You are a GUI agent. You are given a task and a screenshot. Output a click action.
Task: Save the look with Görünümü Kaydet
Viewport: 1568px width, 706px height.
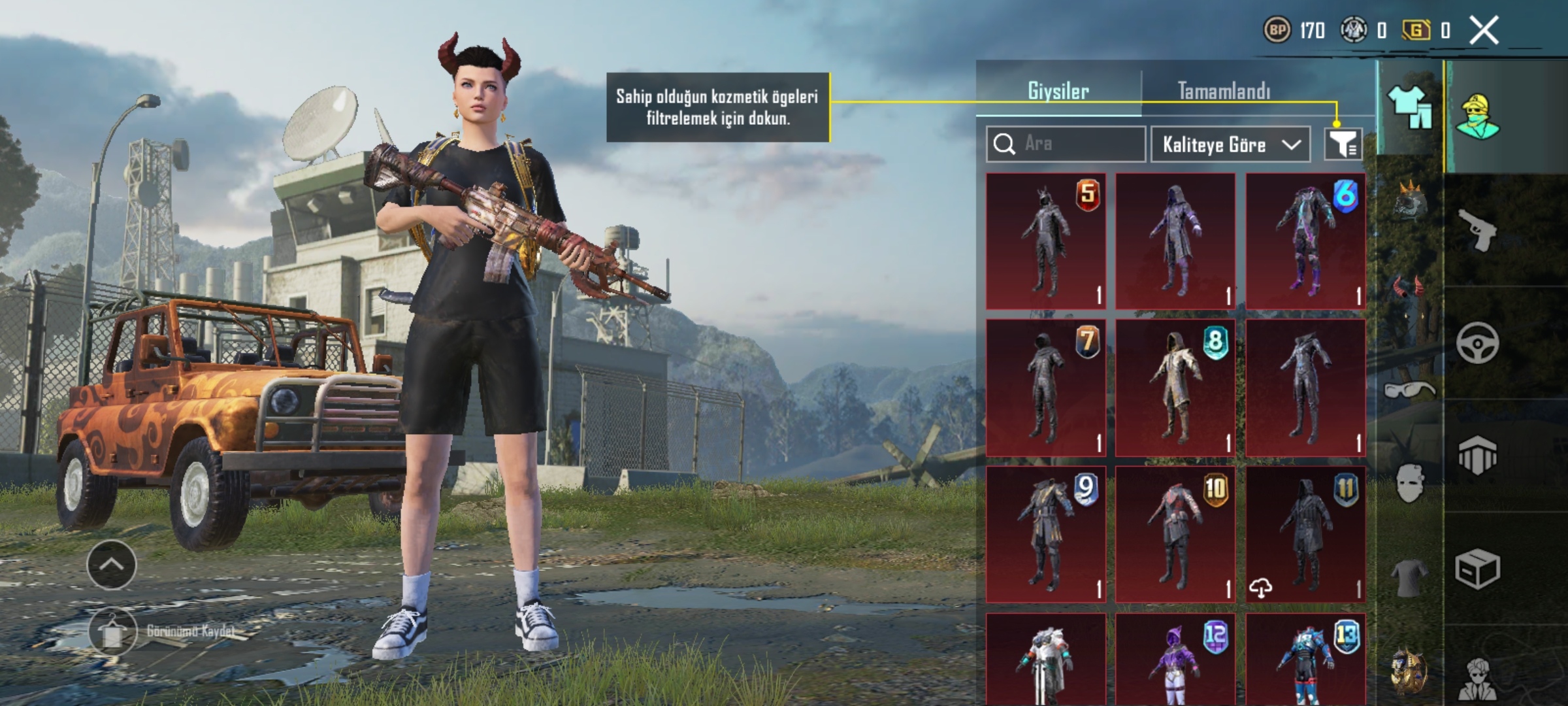(112, 631)
